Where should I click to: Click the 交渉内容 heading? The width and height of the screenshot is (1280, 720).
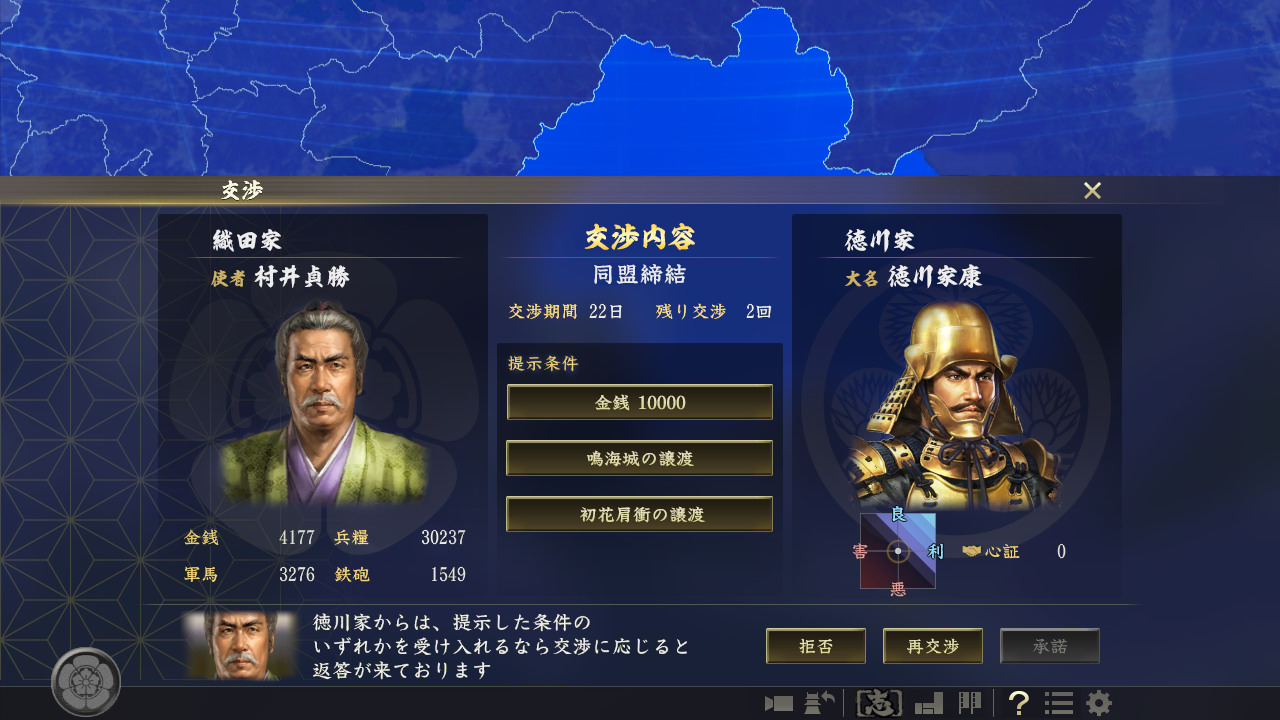pyautogui.click(x=639, y=237)
